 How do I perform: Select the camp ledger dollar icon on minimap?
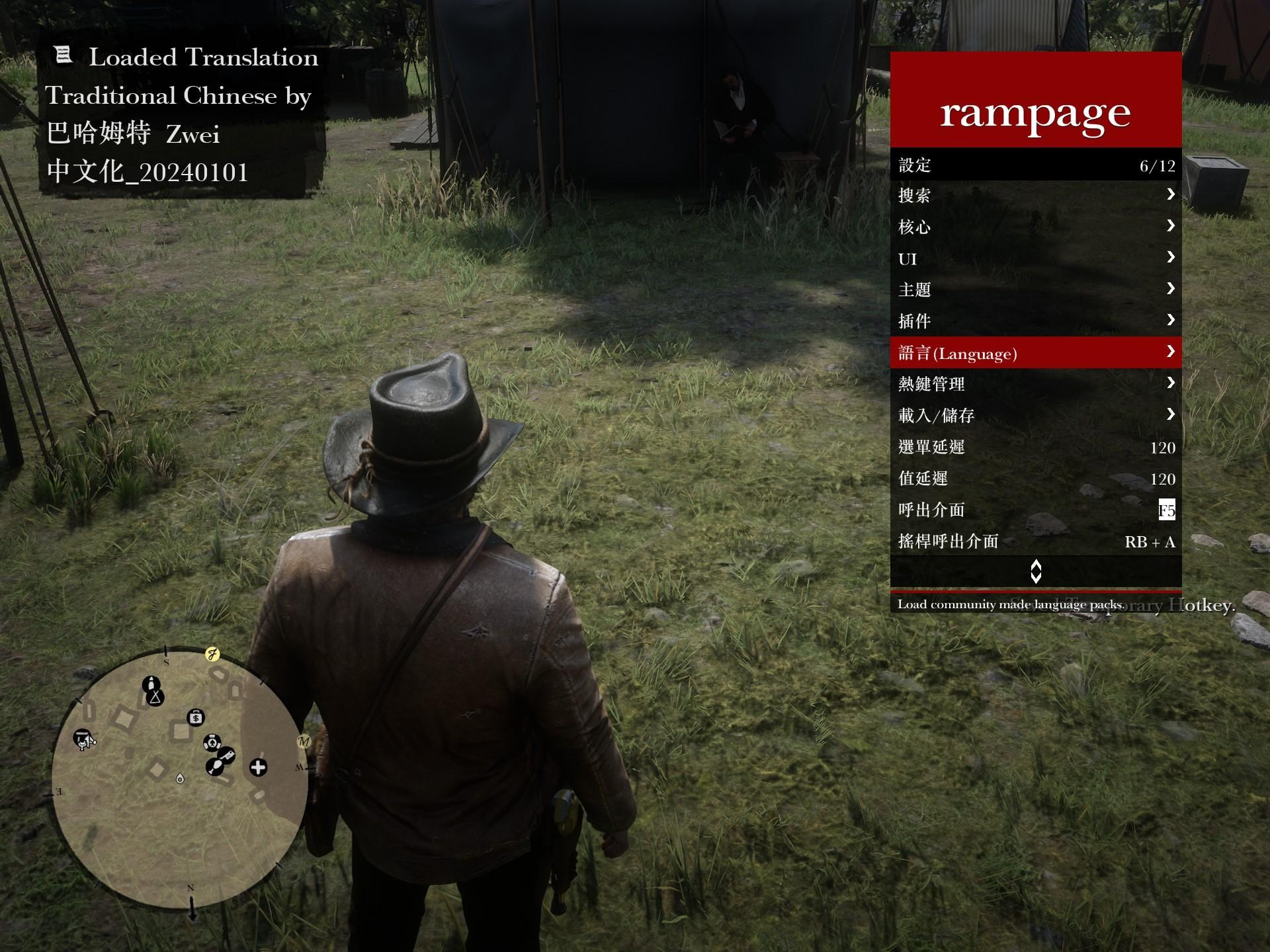196,717
